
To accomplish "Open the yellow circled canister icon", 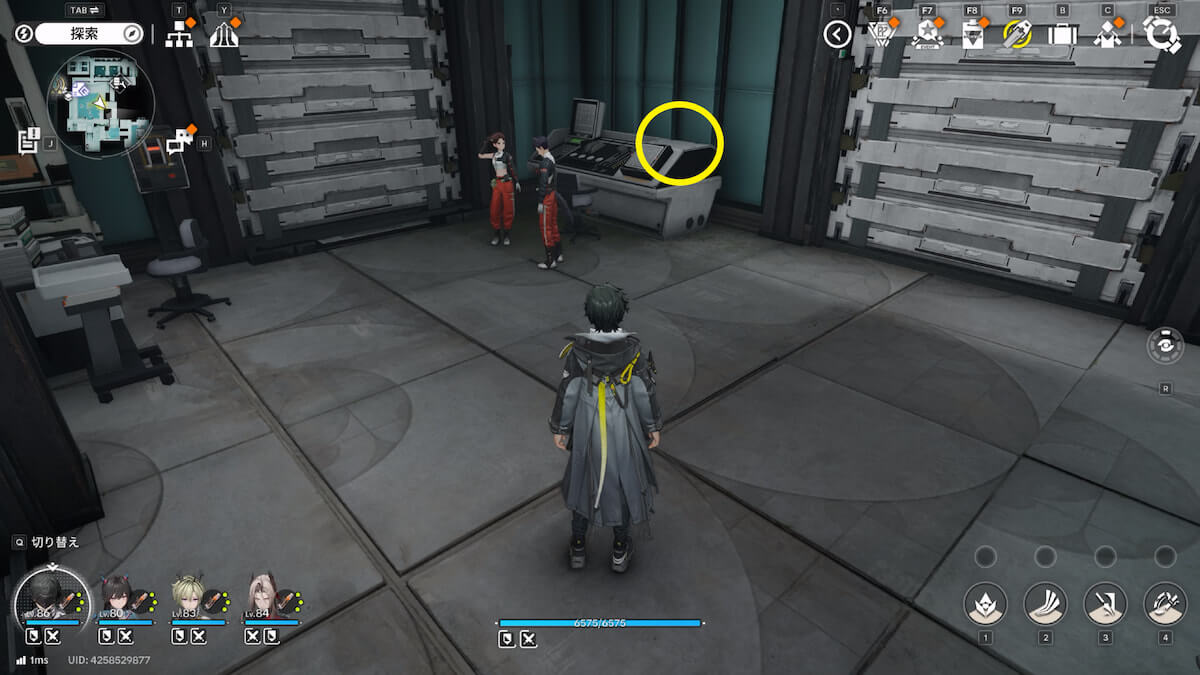I will pyautogui.click(x=1017, y=35).
